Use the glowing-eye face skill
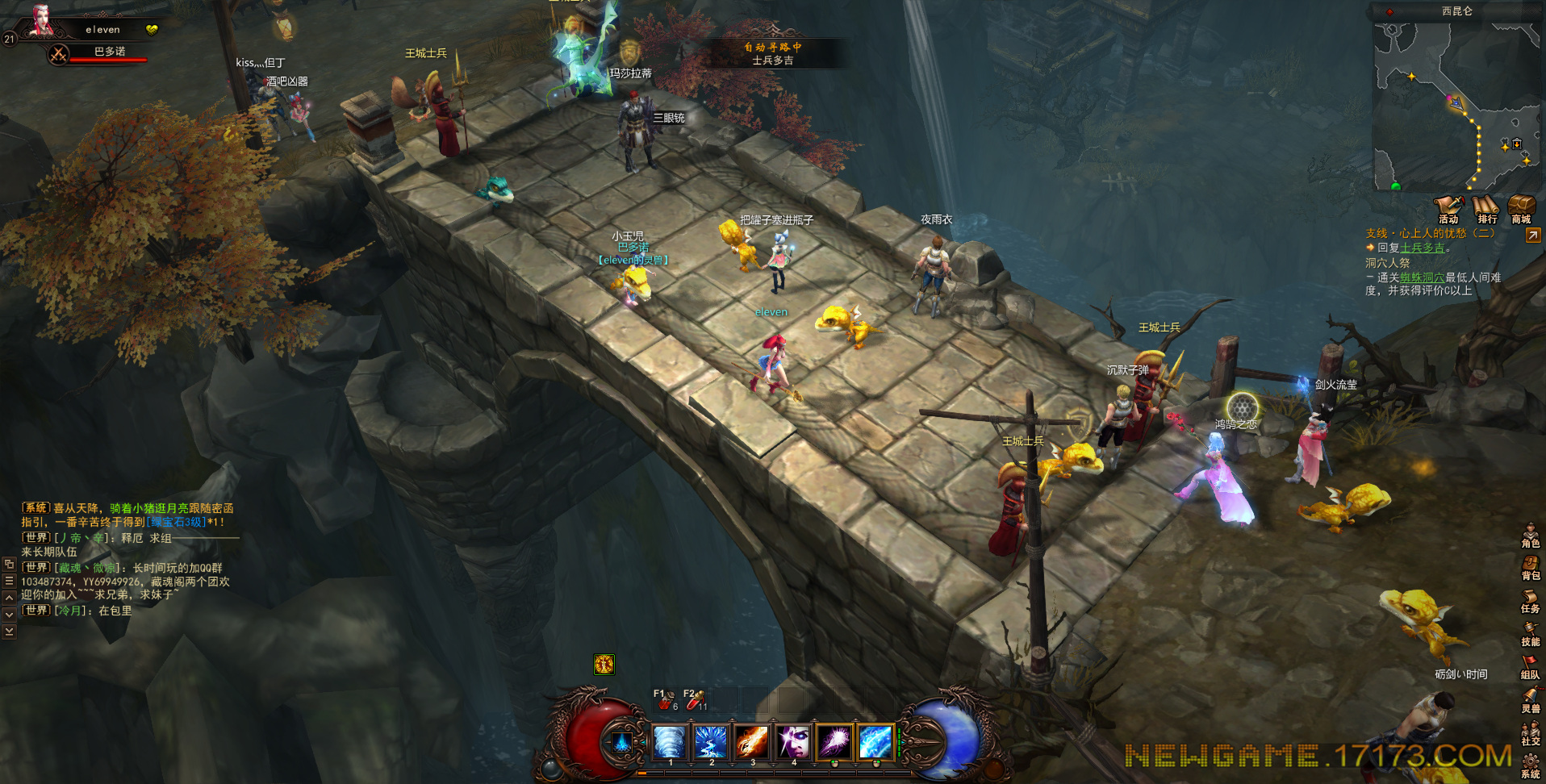This screenshot has width=1546, height=784. coord(792,741)
